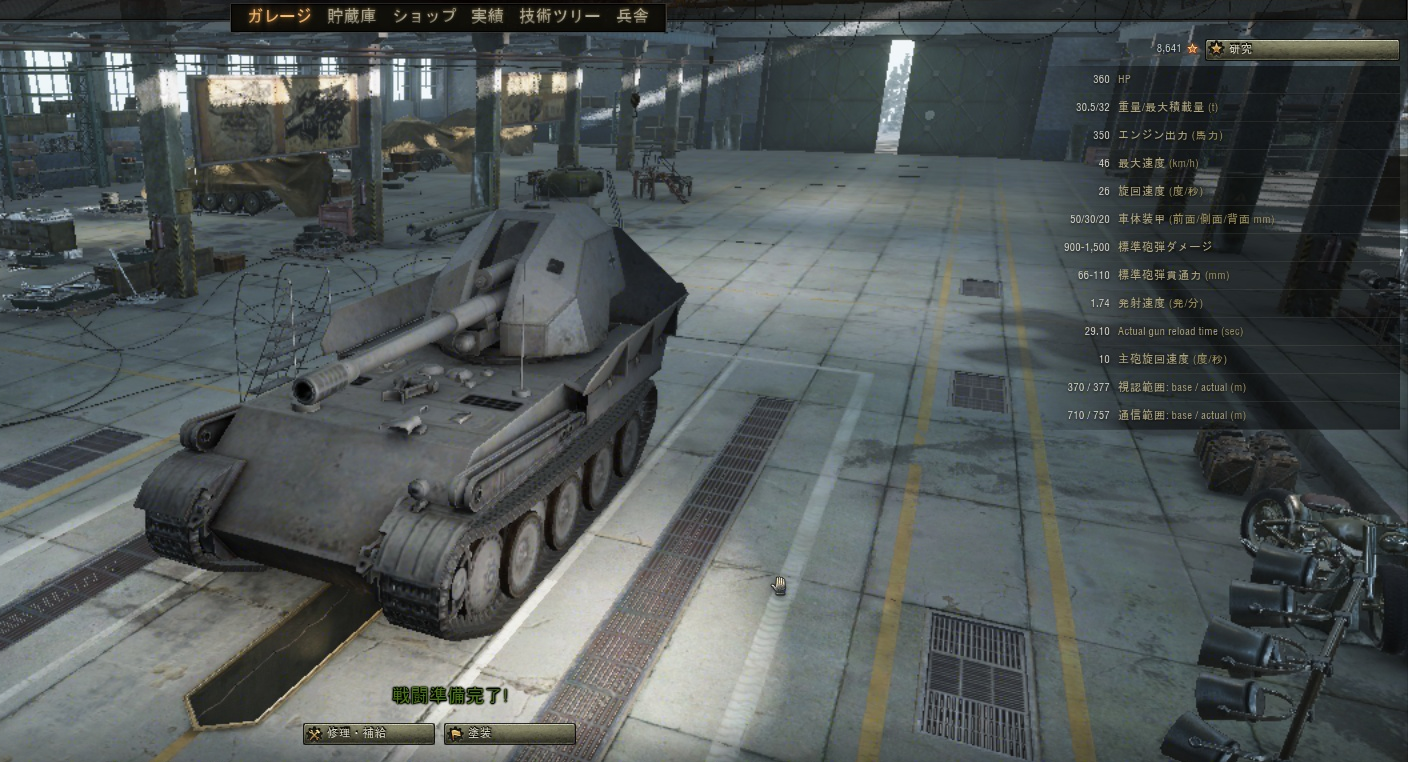Screen dimensions: 1408x762
Task: Click the flag icon on the 塗装 button
Action: 456,733
